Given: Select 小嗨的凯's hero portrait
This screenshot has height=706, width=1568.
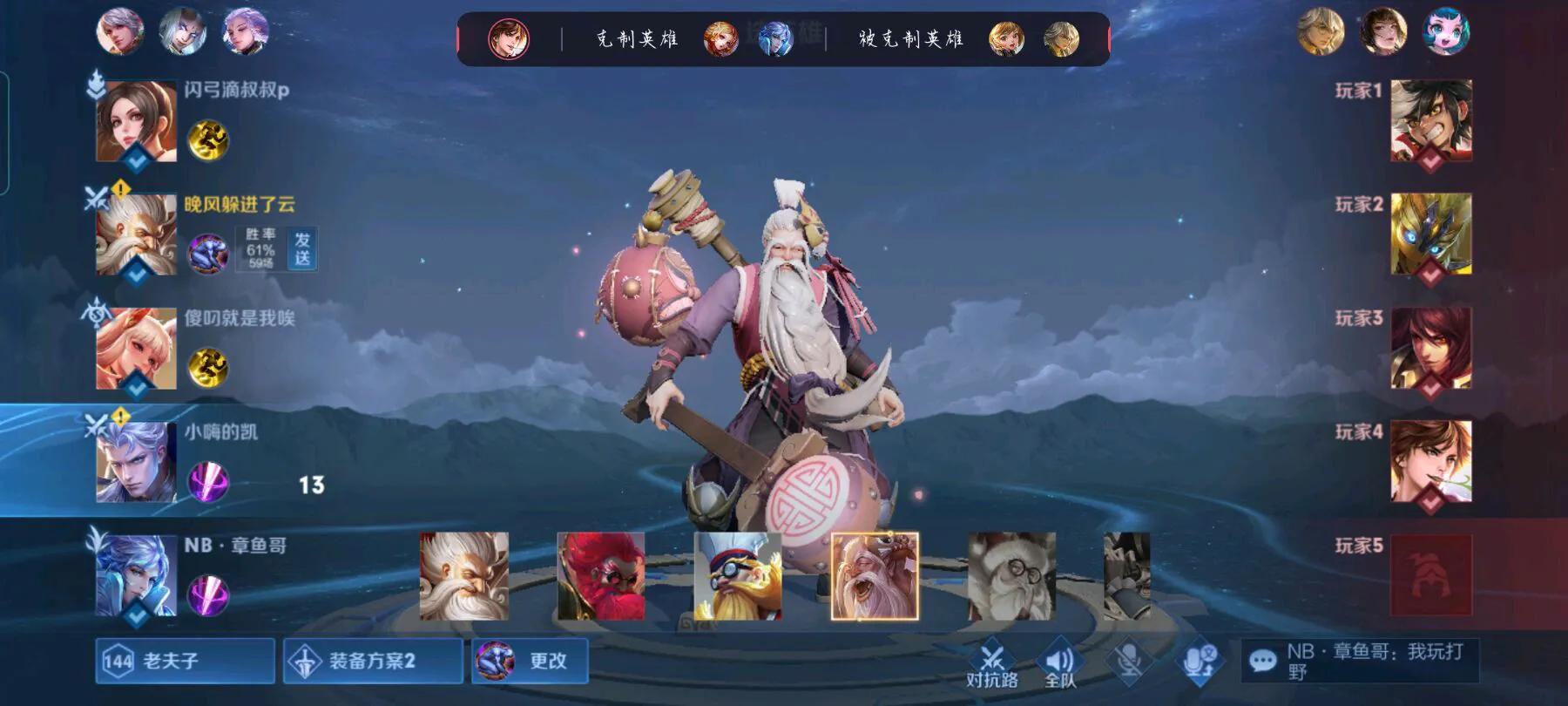Looking at the screenshot, I should [136, 462].
